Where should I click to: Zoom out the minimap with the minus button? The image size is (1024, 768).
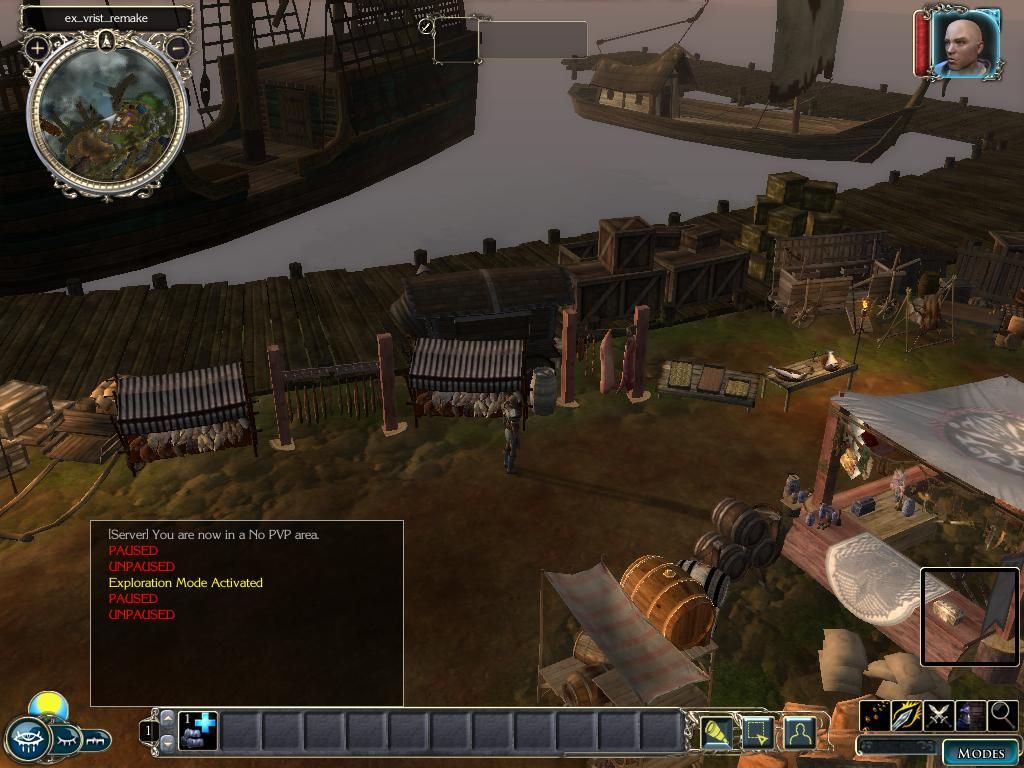point(178,47)
